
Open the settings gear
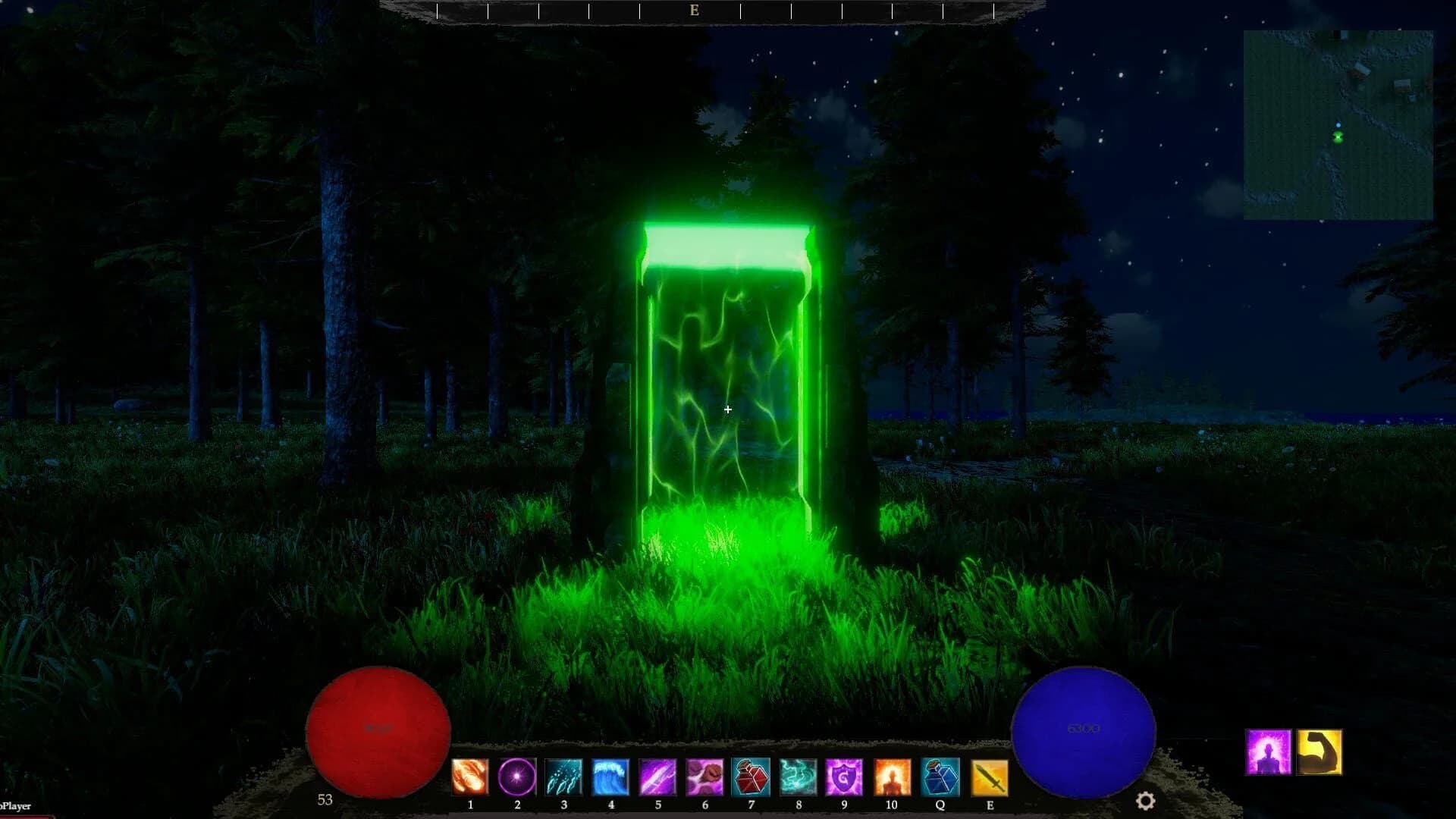[x=1145, y=799]
